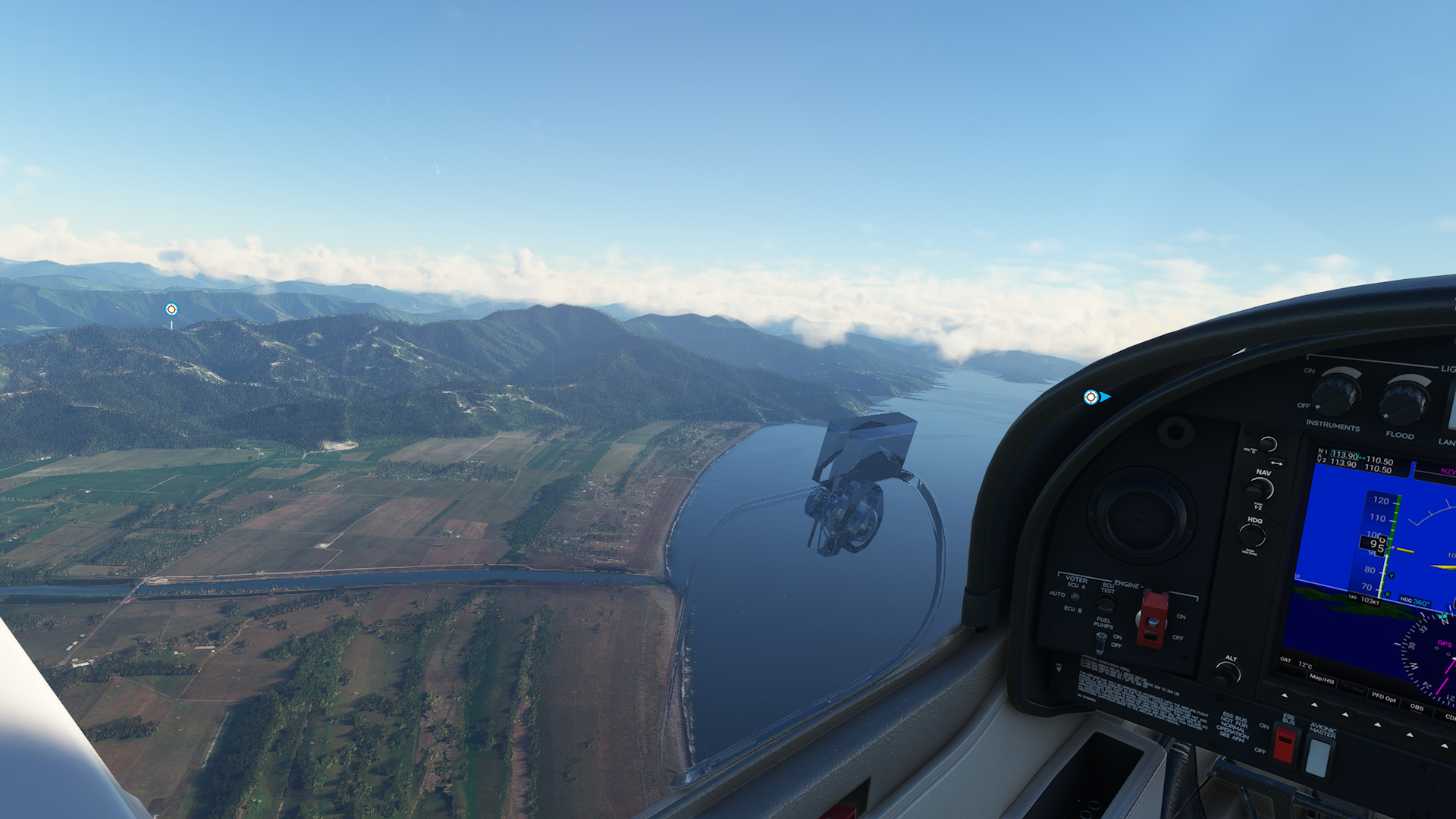Toggle the Avionic Master switch
The height and width of the screenshot is (819, 1456).
pos(1318,756)
